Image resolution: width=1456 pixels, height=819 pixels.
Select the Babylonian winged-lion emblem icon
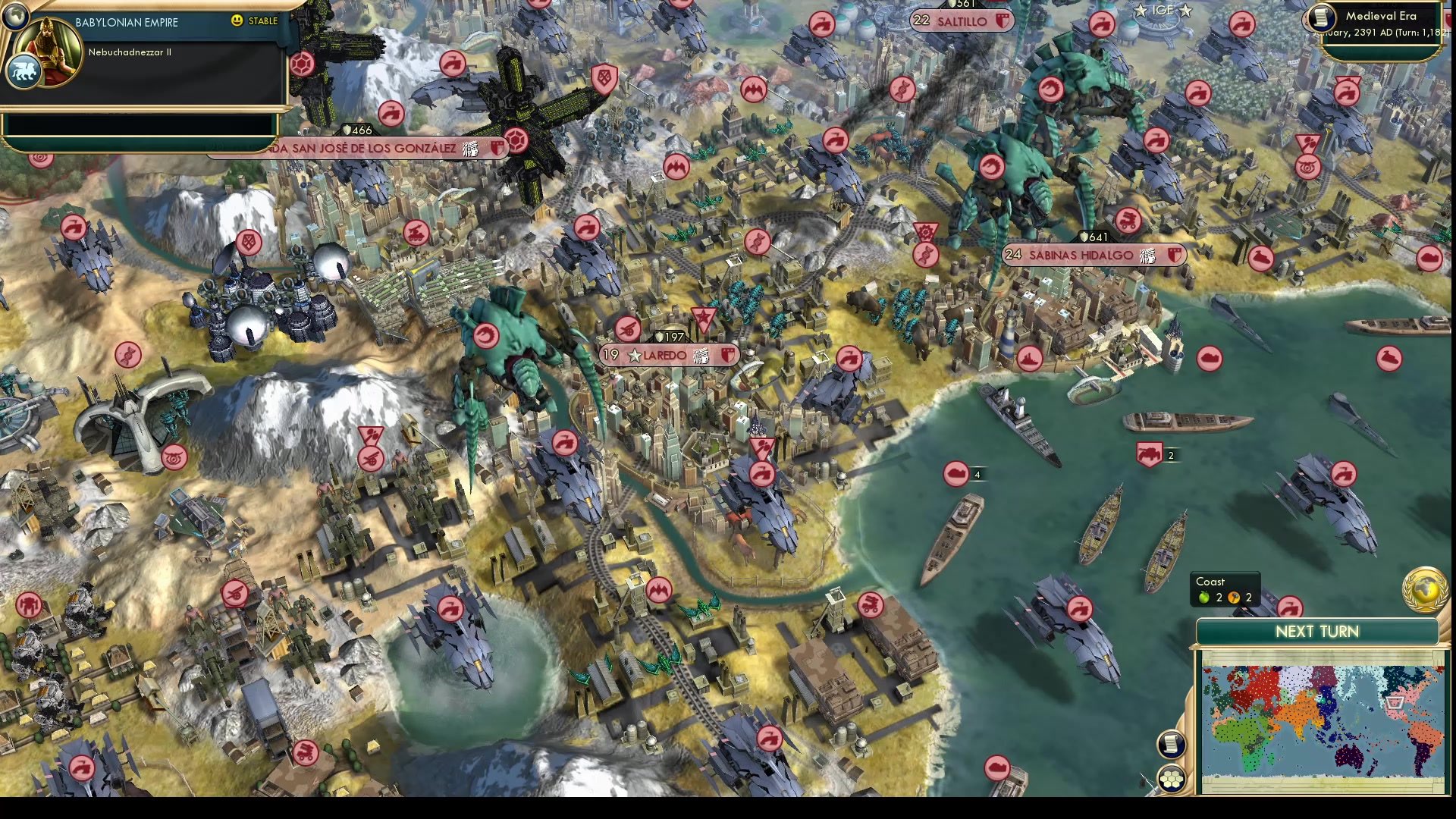point(26,71)
